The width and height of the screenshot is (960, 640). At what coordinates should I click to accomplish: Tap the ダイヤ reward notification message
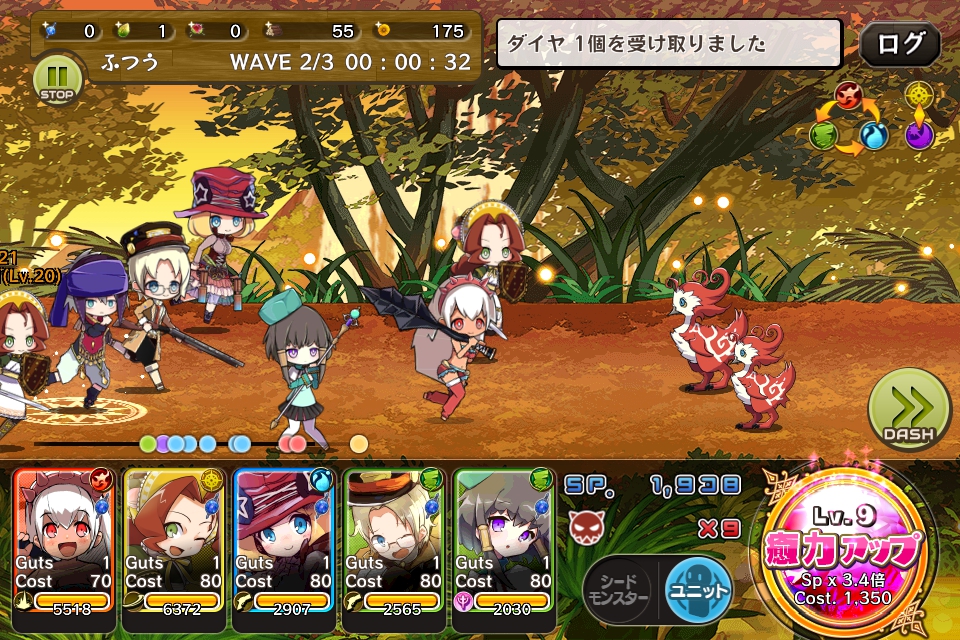[675, 45]
